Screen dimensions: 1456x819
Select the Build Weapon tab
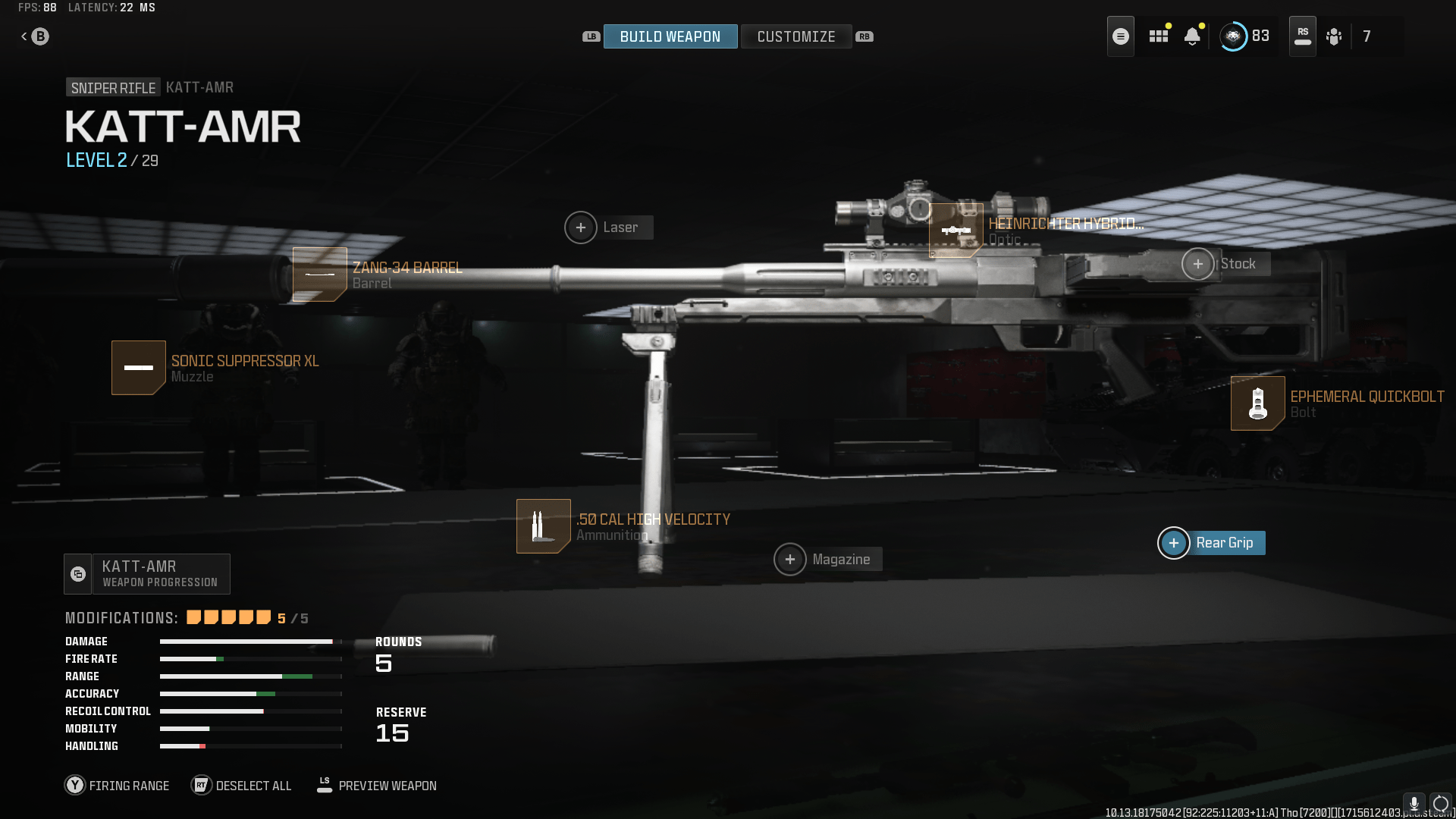tap(670, 36)
